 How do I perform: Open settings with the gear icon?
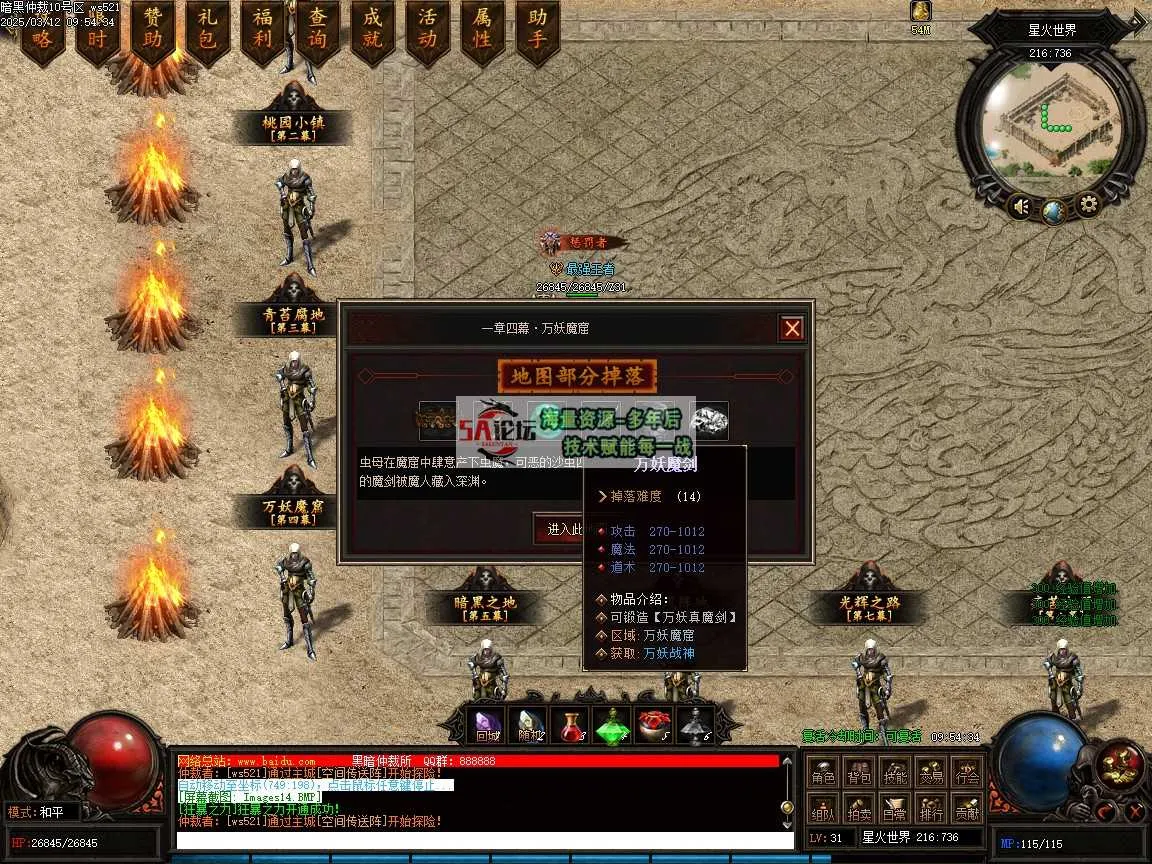1087,207
